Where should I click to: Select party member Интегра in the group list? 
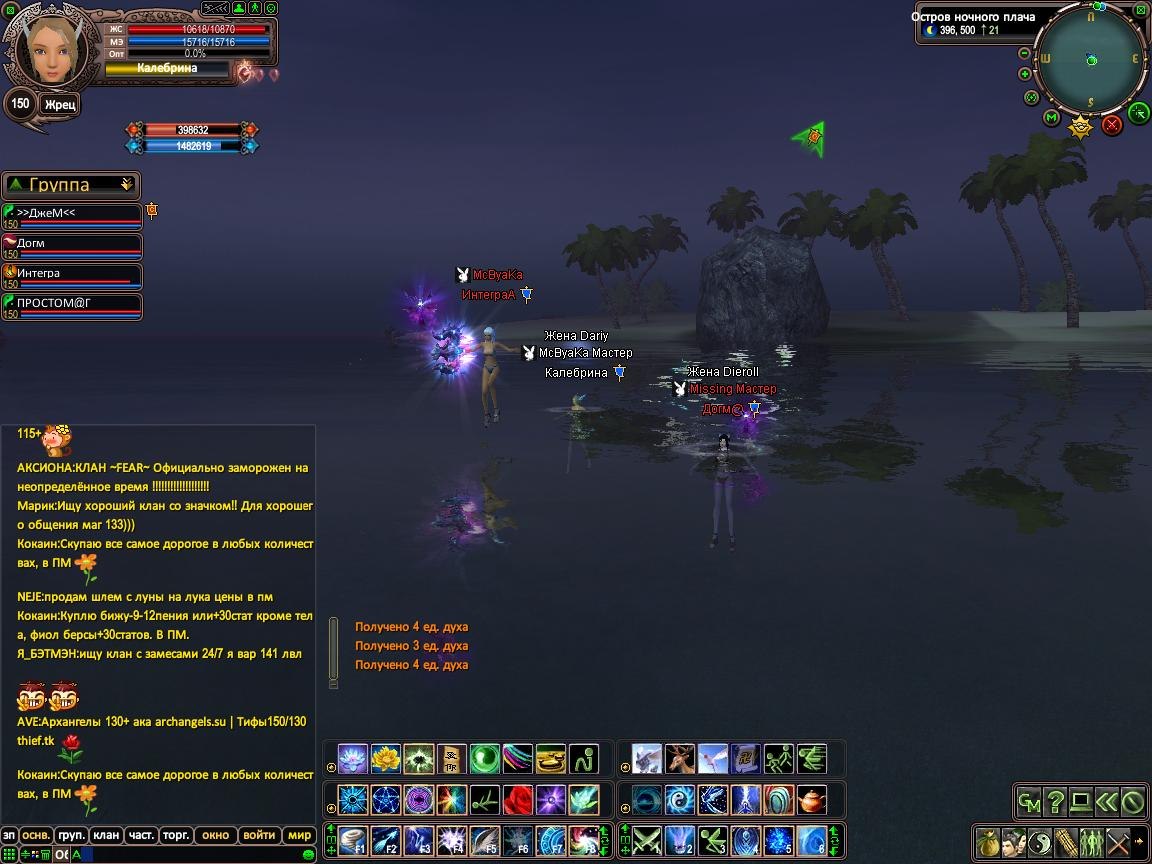coord(72,275)
